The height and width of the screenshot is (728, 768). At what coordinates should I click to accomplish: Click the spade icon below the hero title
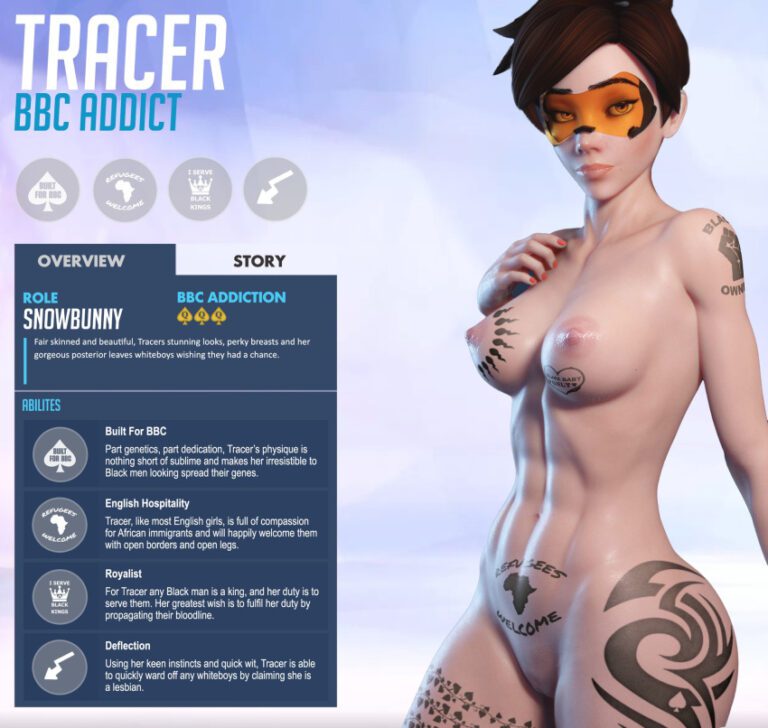click(48, 189)
